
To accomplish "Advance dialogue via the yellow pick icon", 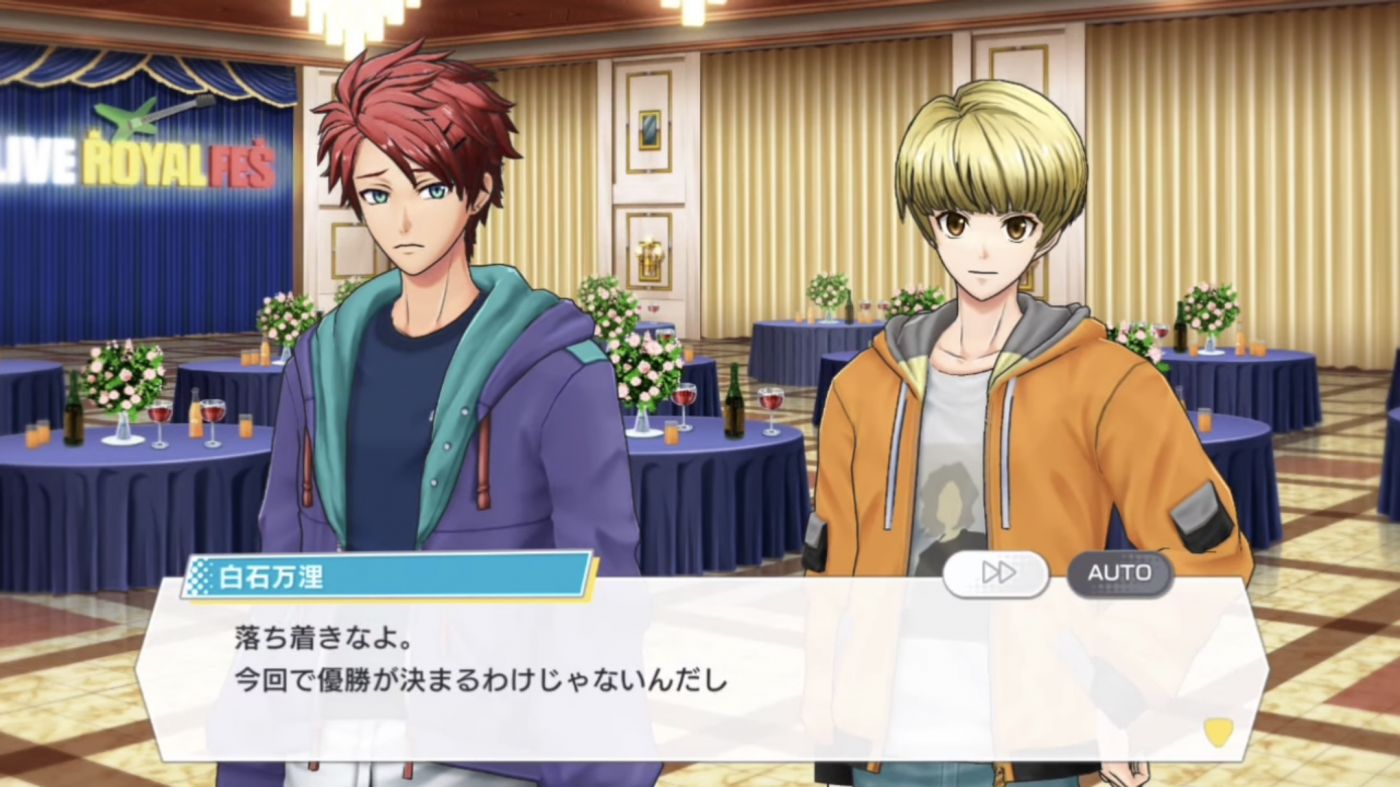I will [1217, 732].
